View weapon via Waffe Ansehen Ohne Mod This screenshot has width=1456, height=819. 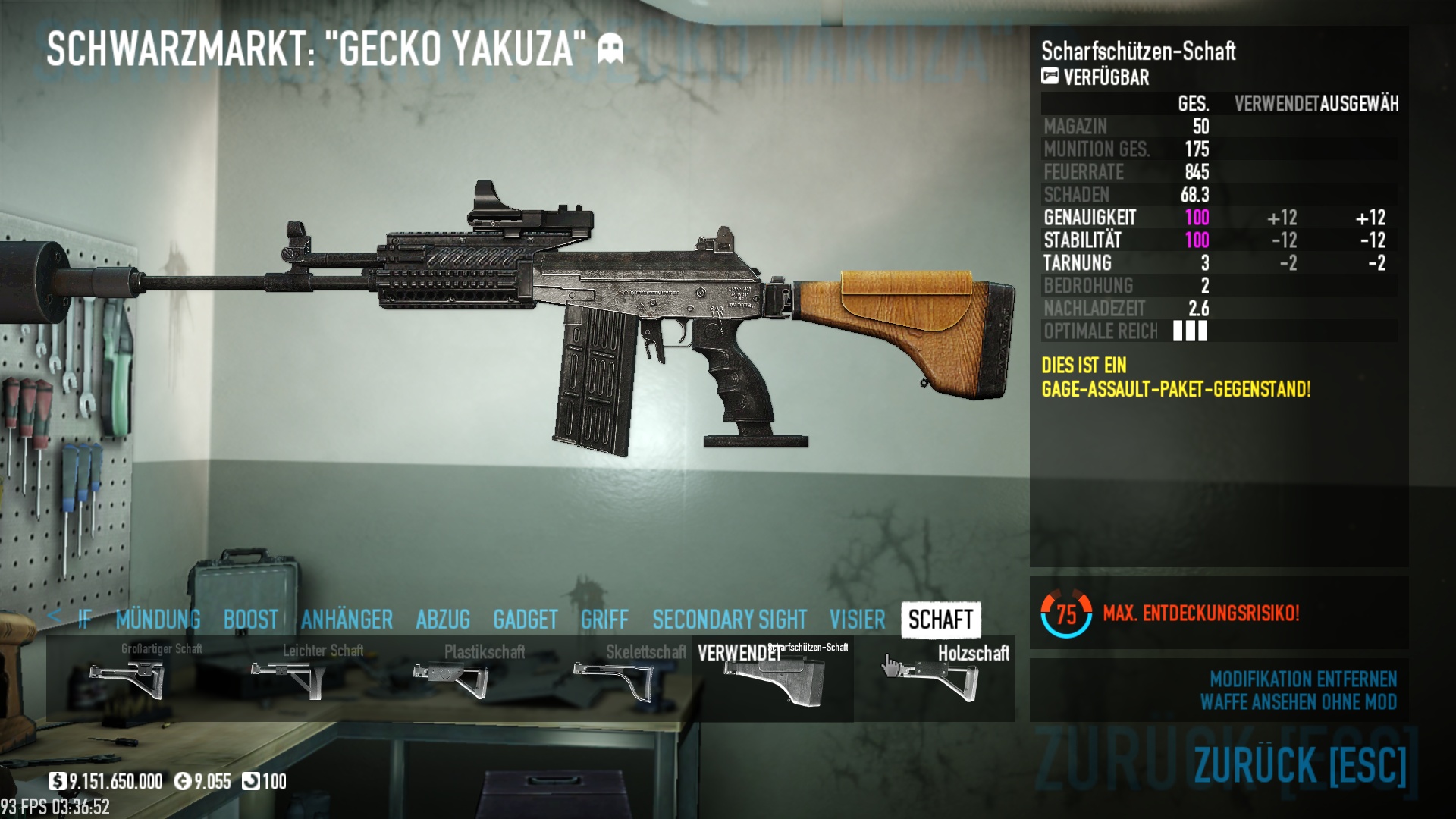[x=1298, y=702]
